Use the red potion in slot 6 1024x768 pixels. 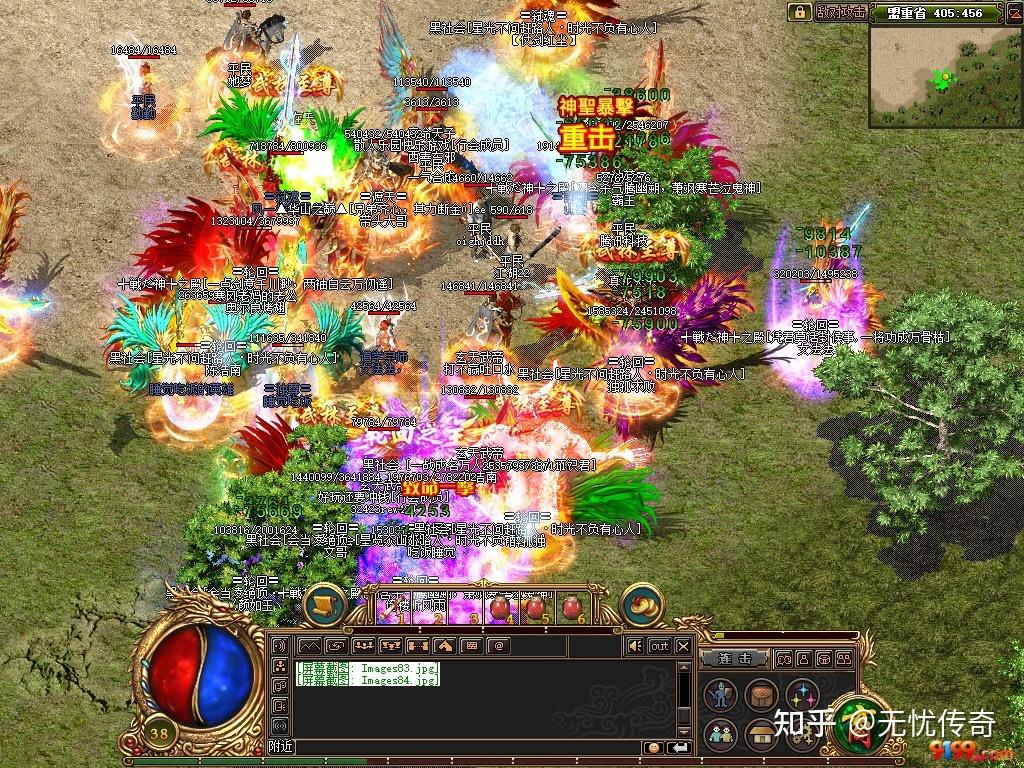574,606
